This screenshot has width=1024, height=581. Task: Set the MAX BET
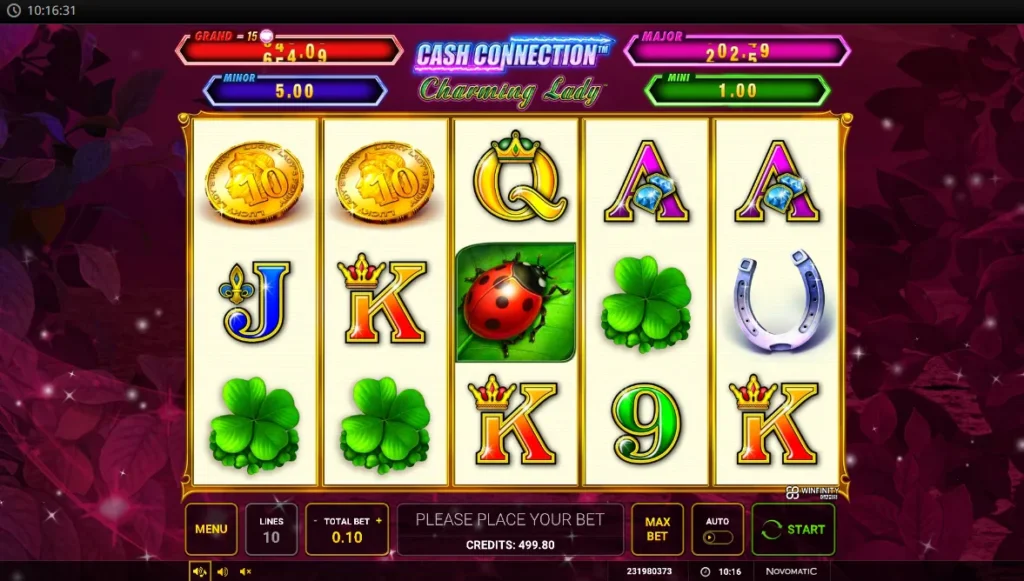(x=657, y=529)
